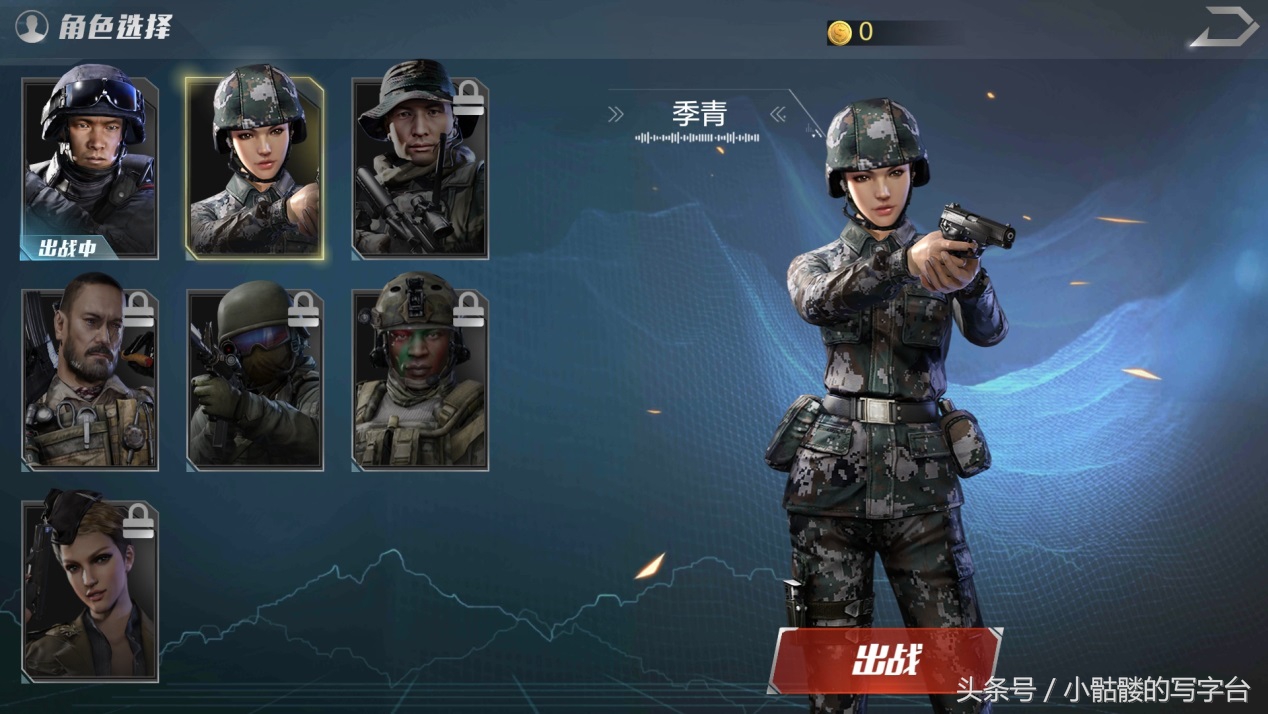Choose the female camo soldier portrait card
Screen dimensions: 1268x714
click(255, 168)
